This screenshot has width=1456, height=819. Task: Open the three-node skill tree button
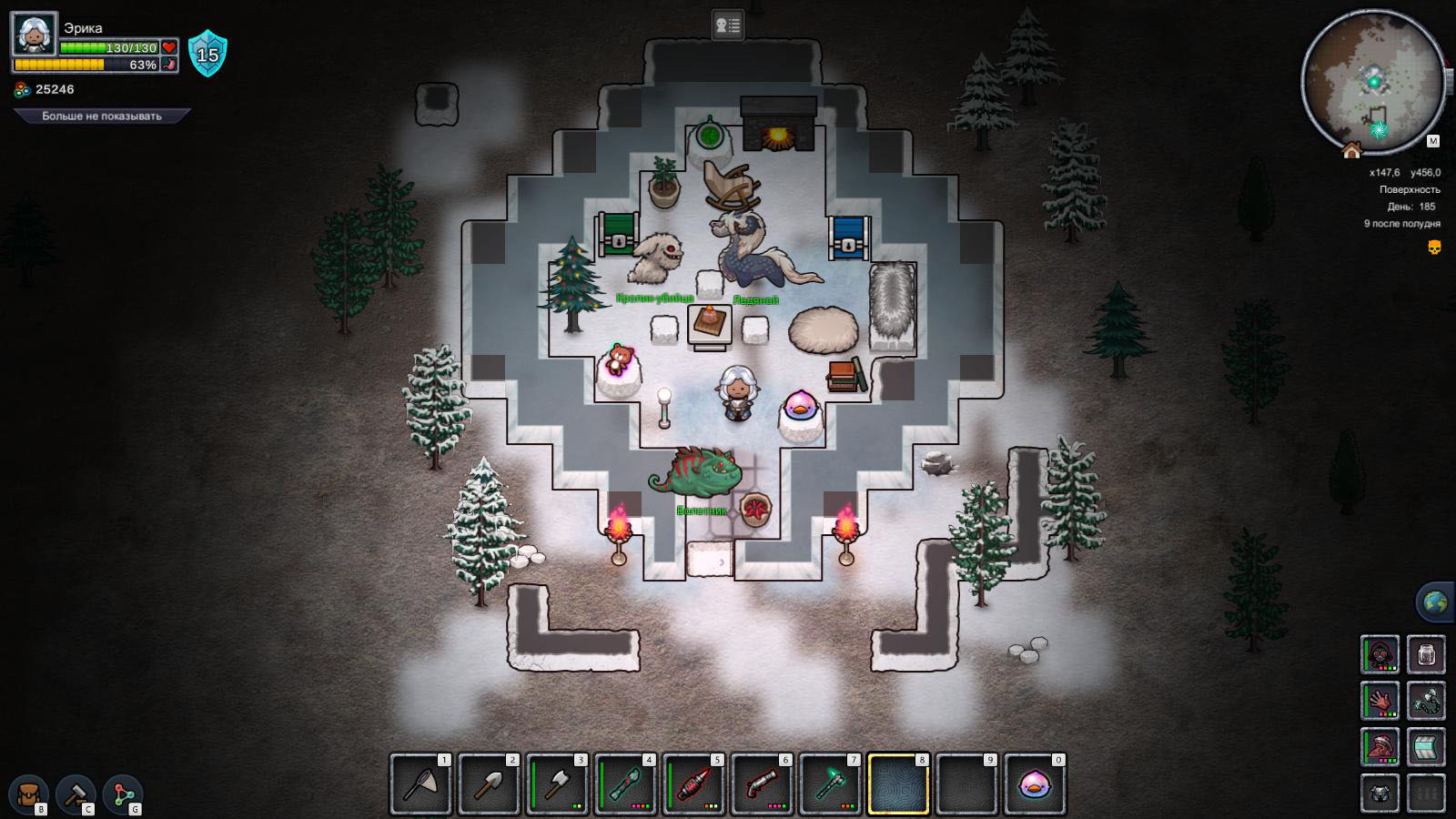click(x=123, y=794)
